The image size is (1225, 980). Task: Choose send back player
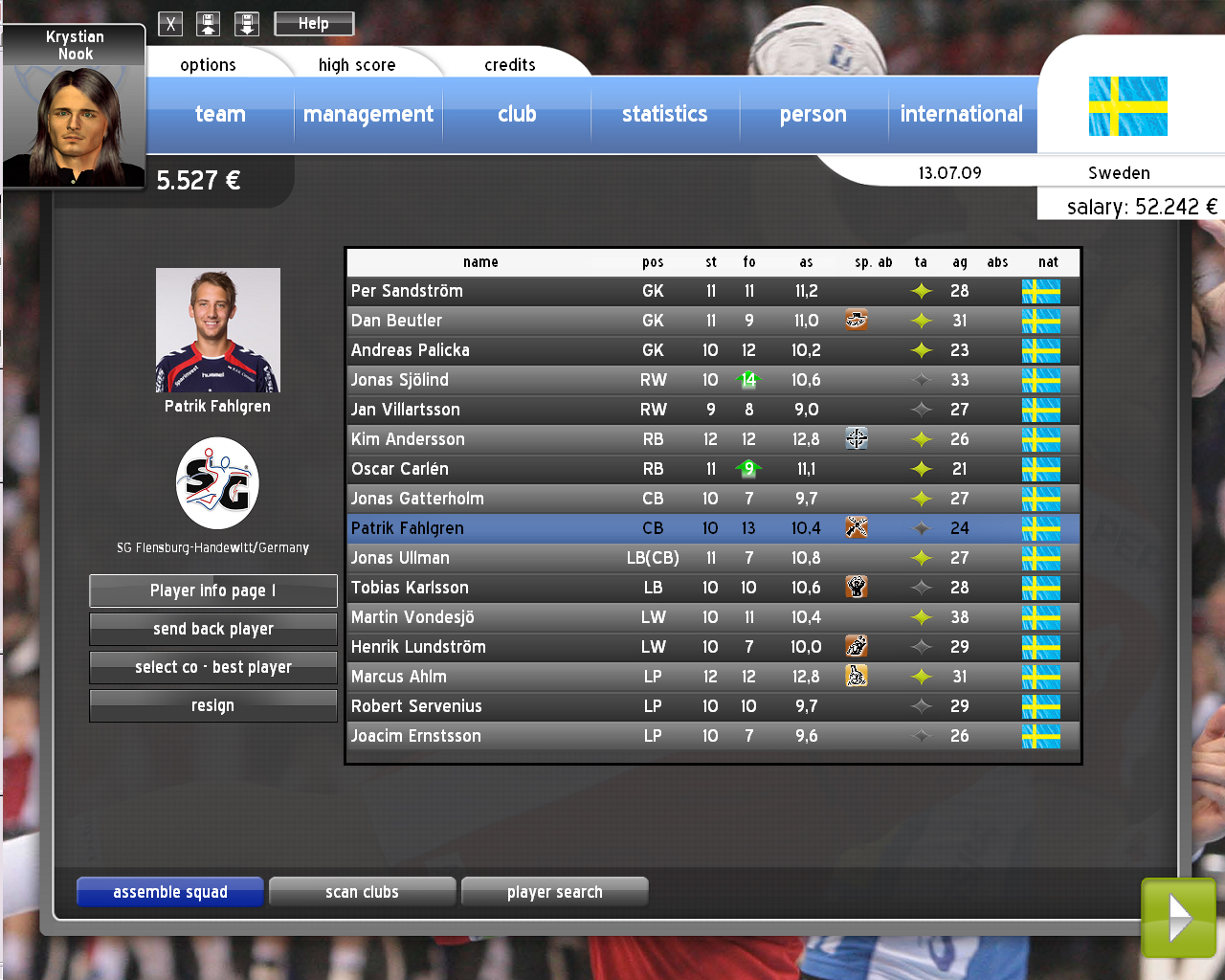point(213,629)
